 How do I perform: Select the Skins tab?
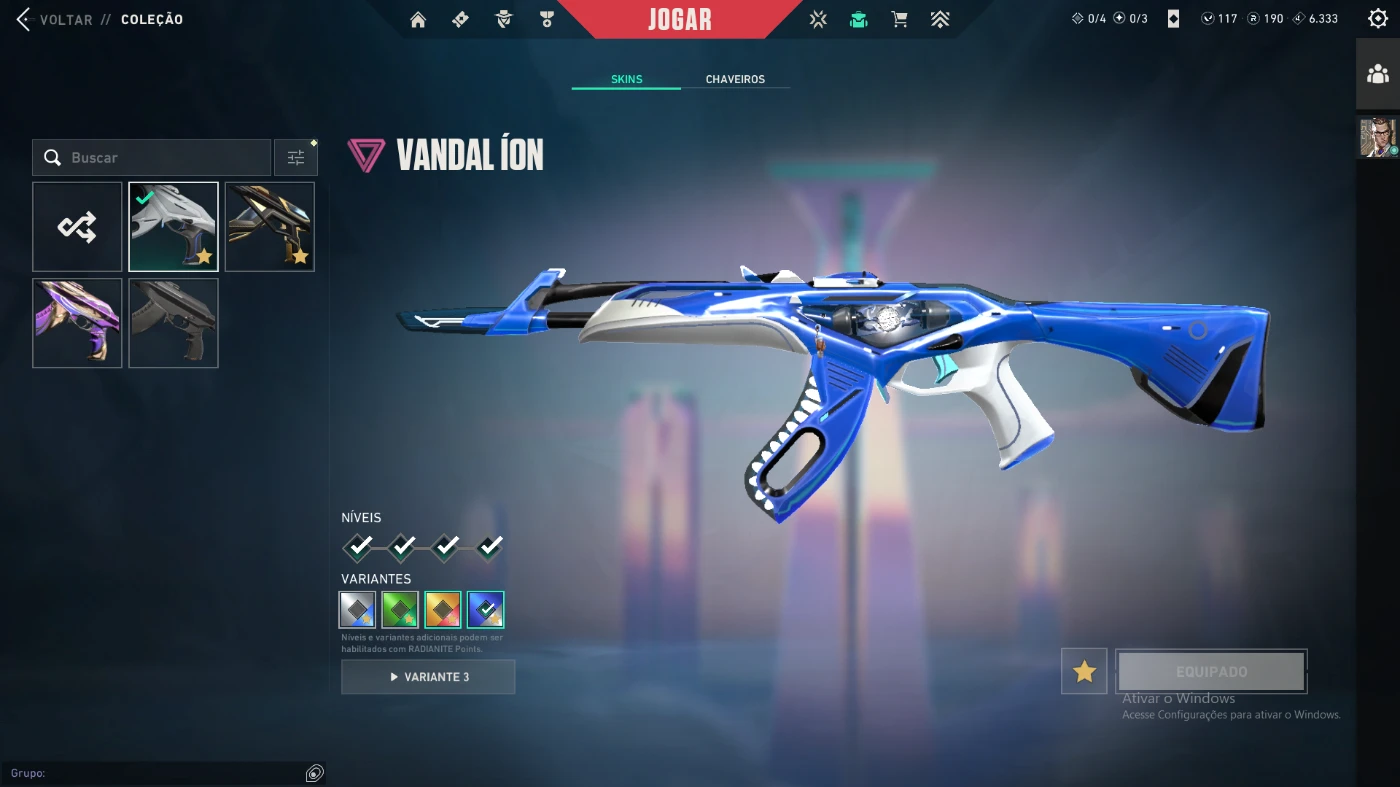(626, 79)
